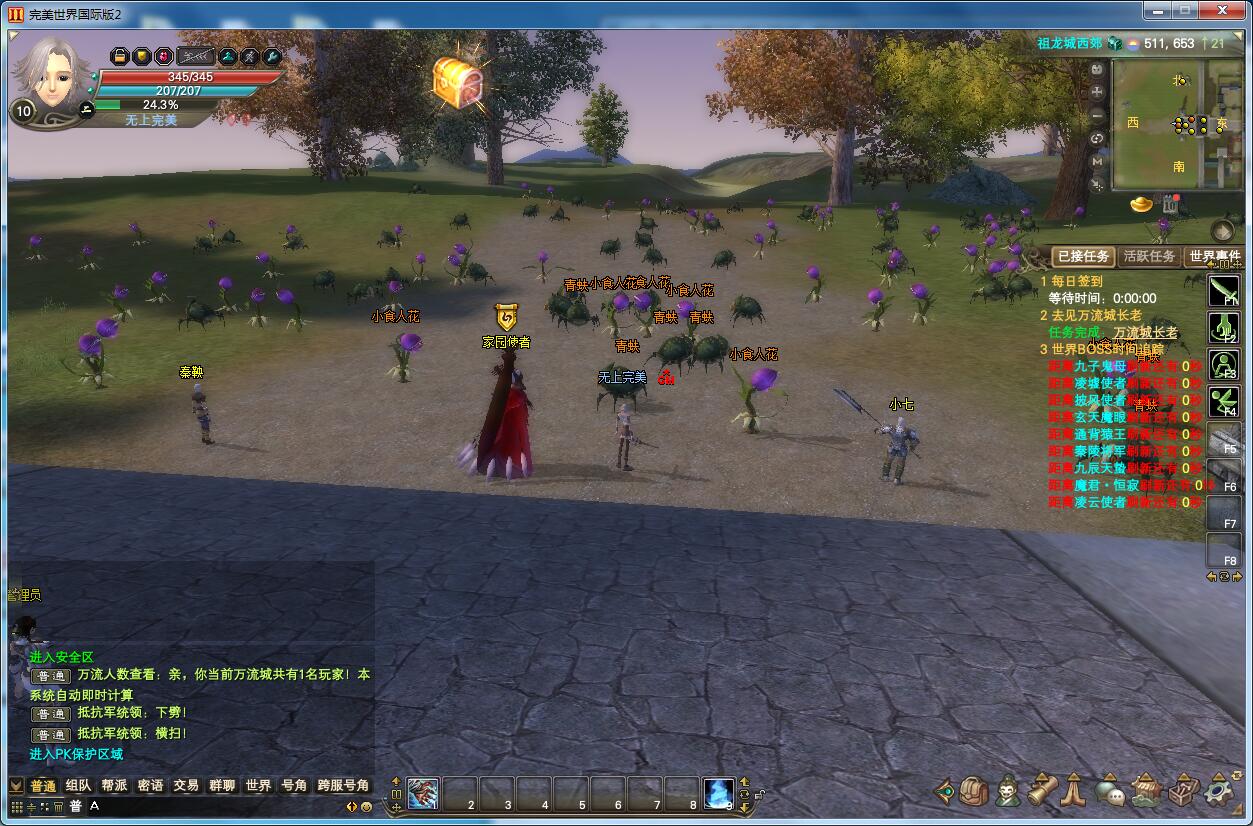The height and width of the screenshot is (826, 1253).
Task: Open the scroll quest log icon
Action: pyautogui.click(x=1042, y=792)
